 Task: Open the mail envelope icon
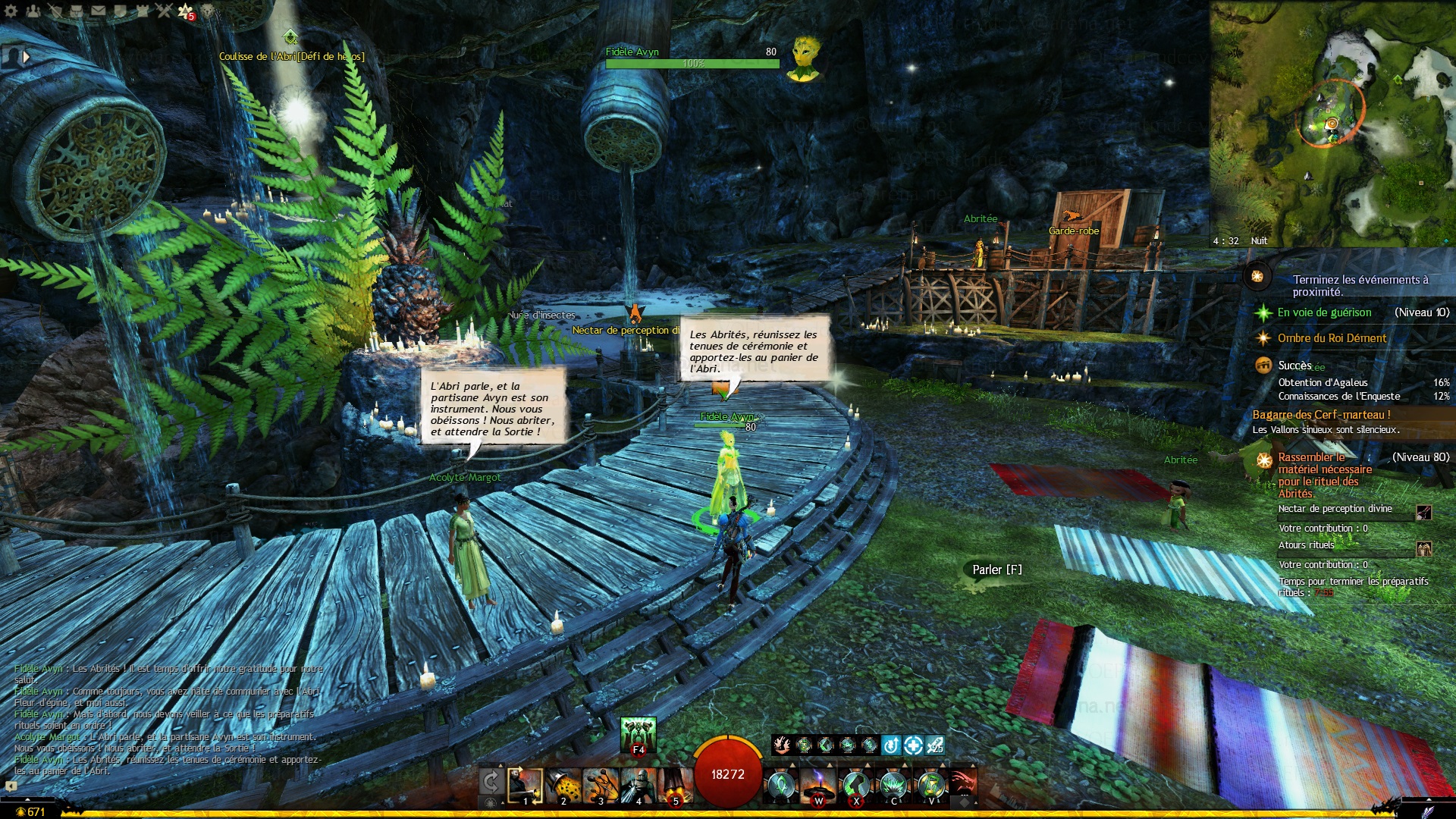(99, 11)
